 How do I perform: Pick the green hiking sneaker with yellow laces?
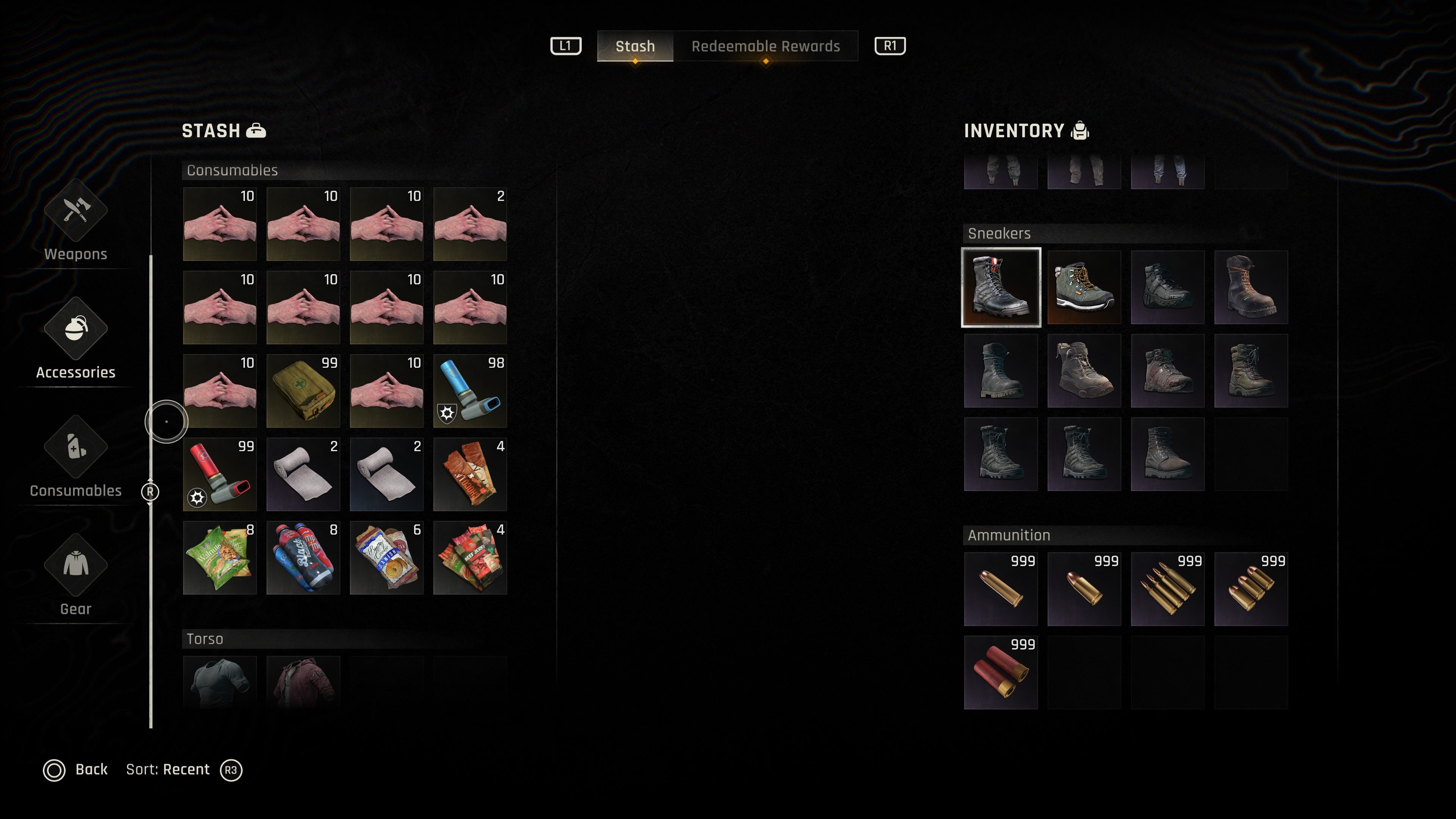[x=1084, y=287]
